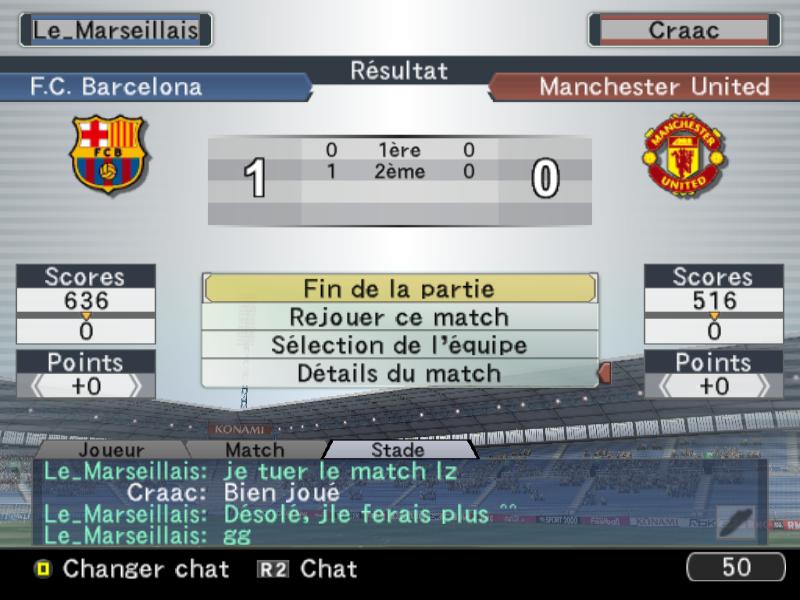Open Sélection de l'équipe
This screenshot has height=600, width=800.
tap(399, 345)
